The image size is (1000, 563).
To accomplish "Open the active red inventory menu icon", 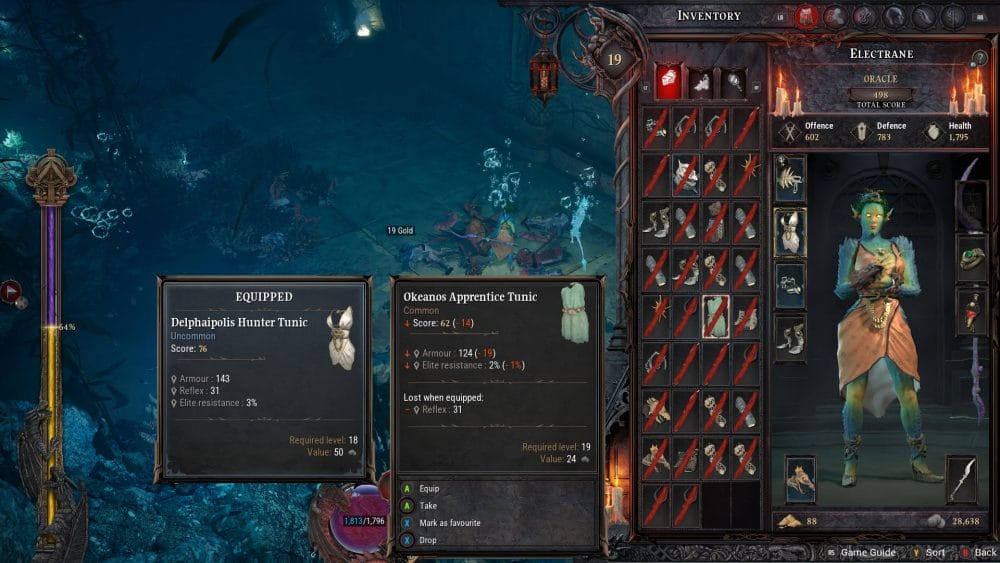I will tap(806, 16).
